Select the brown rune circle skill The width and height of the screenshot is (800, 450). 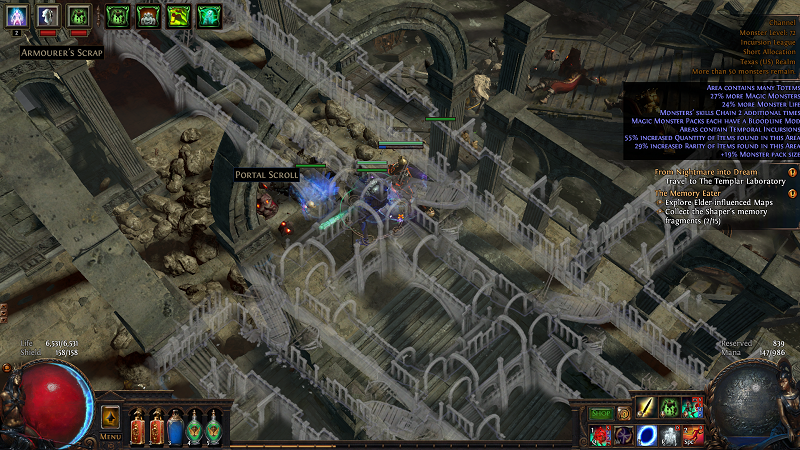(623, 435)
